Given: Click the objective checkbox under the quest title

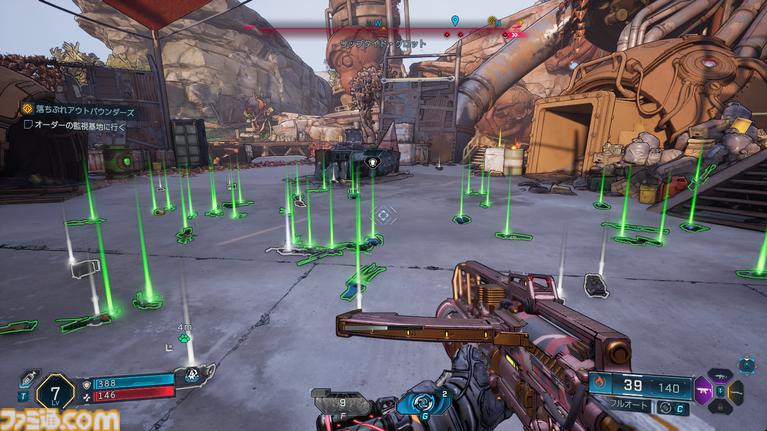Looking at the screenshot, I should pyautogui.click(x=28, y=124).
